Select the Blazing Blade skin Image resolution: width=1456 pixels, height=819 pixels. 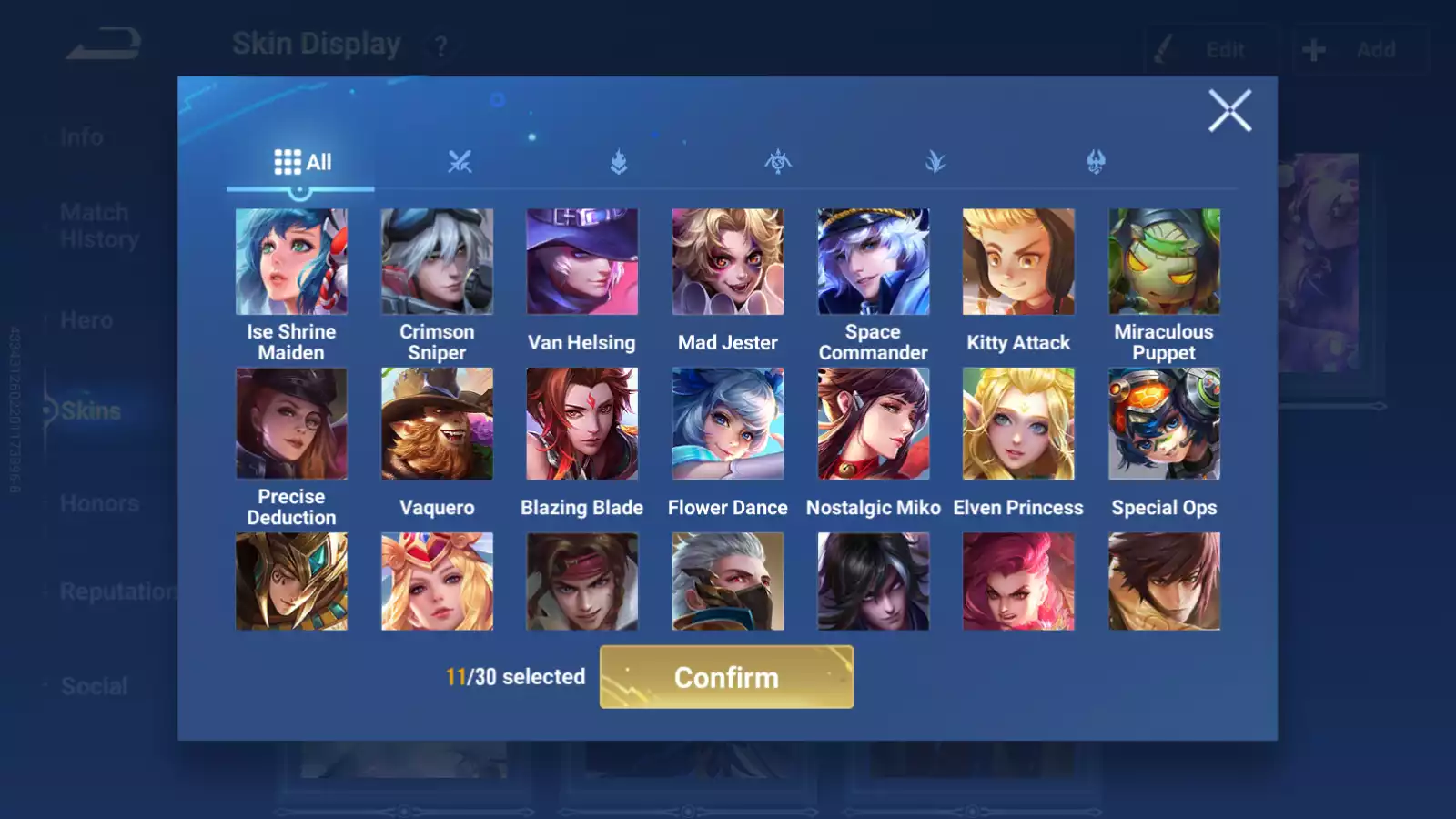(x=582, y=423)
